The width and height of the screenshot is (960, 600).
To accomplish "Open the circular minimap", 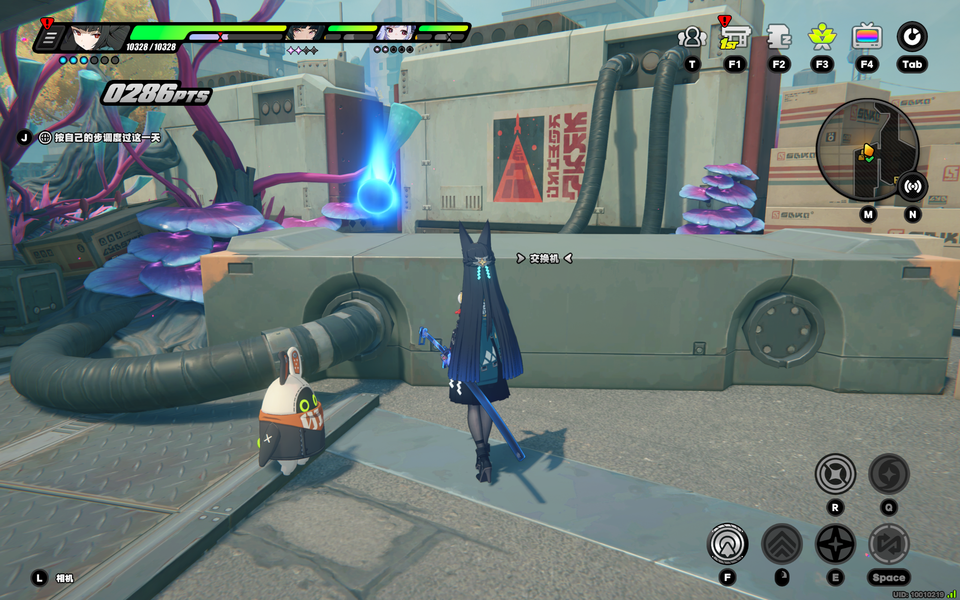I will [866, 150].
